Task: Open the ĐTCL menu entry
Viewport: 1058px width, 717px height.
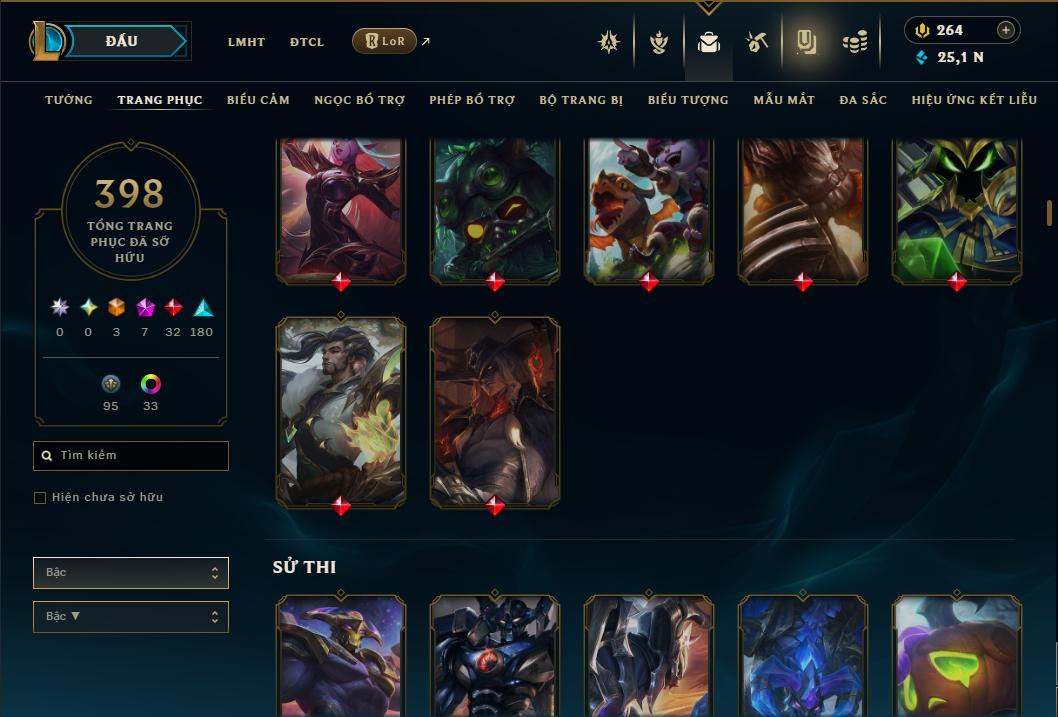Action: pyautogui.click(x=307, y=42)
